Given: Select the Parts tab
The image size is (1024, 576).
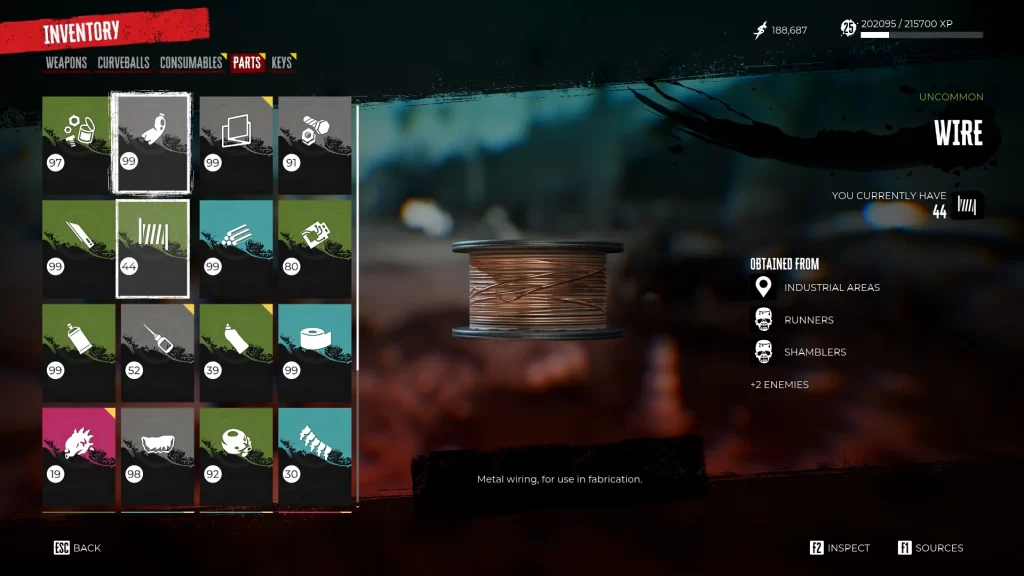Looking at the screenshot, I should 246,63.
